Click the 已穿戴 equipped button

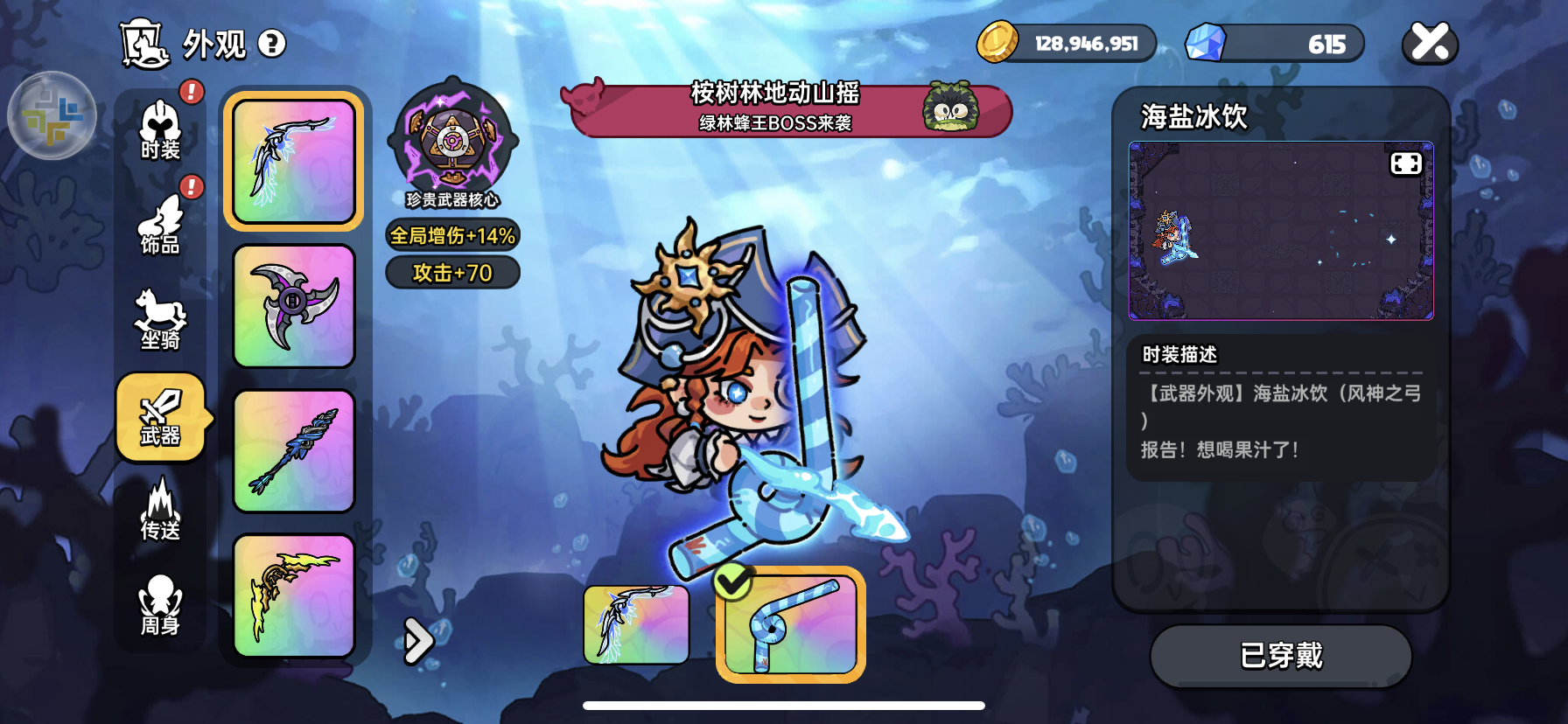pyautogui.click(x=1280, y=656)
